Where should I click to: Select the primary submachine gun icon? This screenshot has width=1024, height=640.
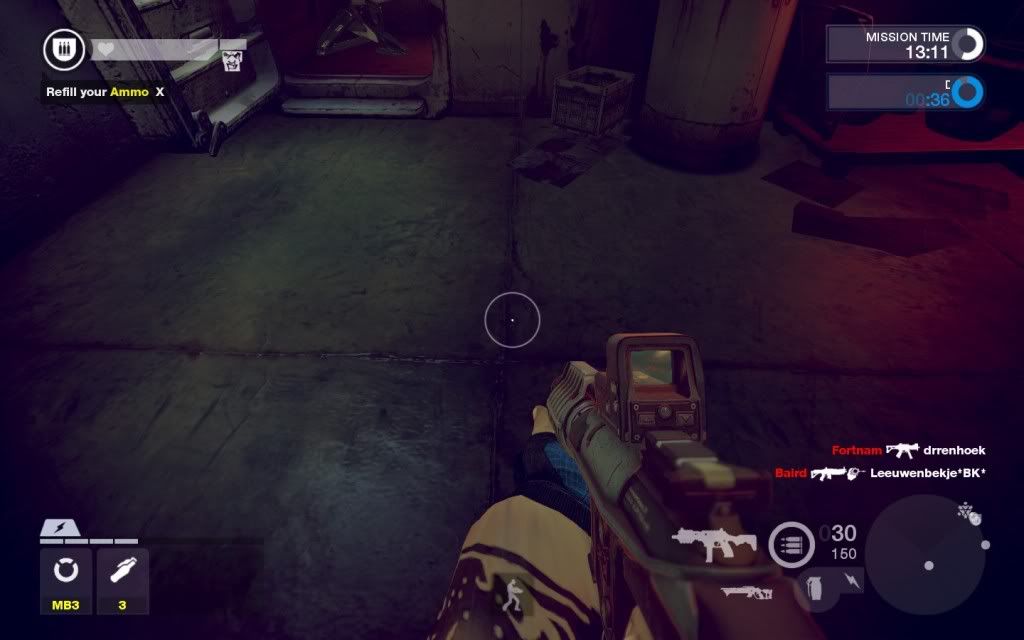(714, 544)
